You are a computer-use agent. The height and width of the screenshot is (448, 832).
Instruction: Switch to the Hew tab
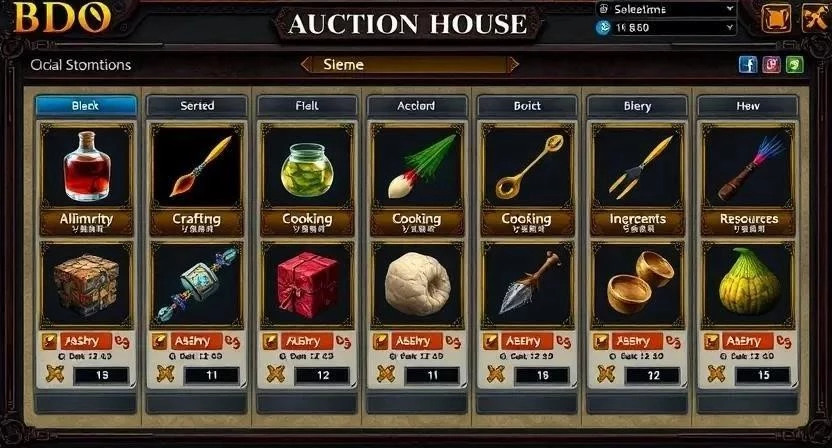coord(746,105)
